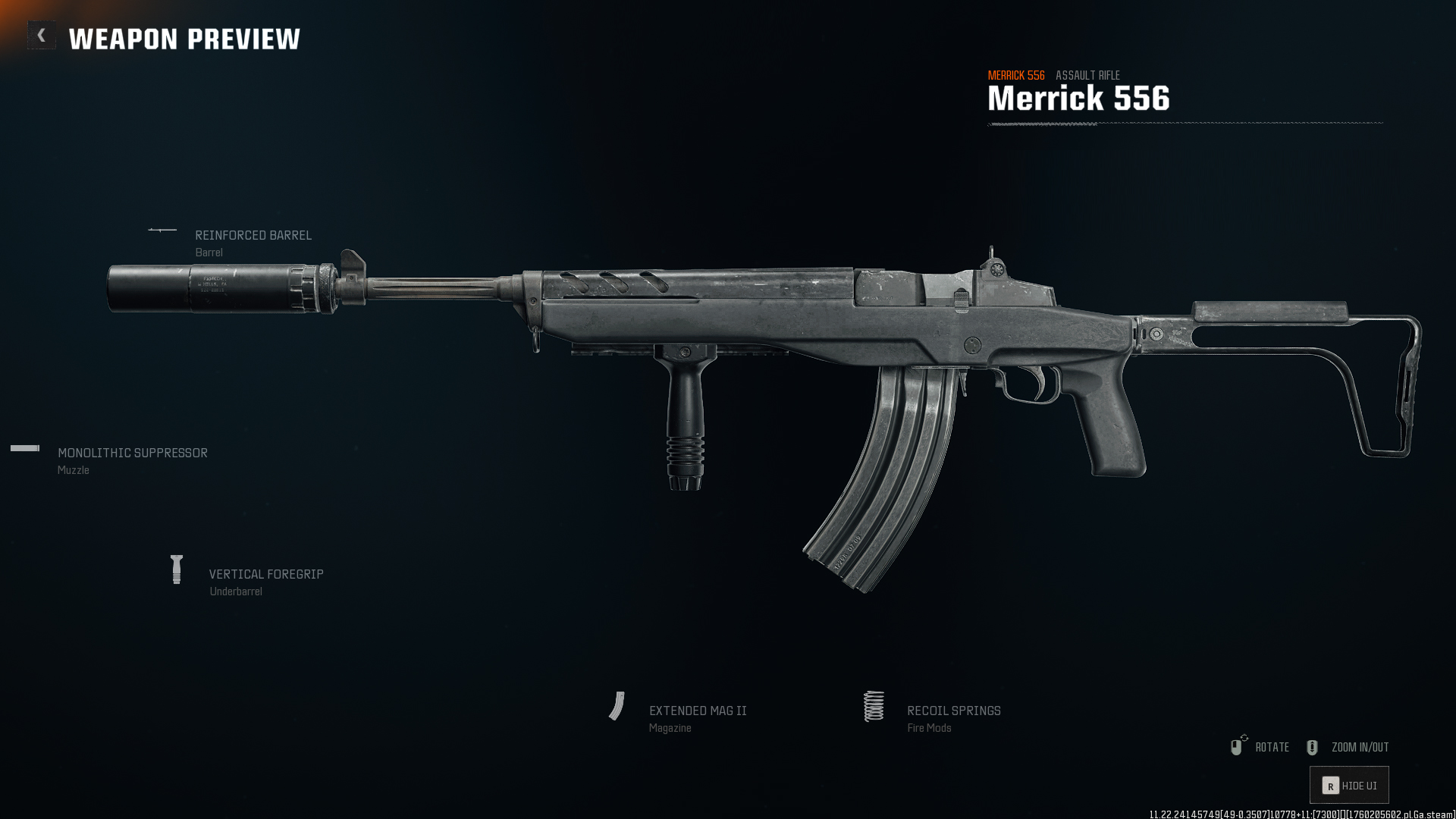1456x819 pixels.
Task: Go back using the top-left arrow
Action: [42, 36]
